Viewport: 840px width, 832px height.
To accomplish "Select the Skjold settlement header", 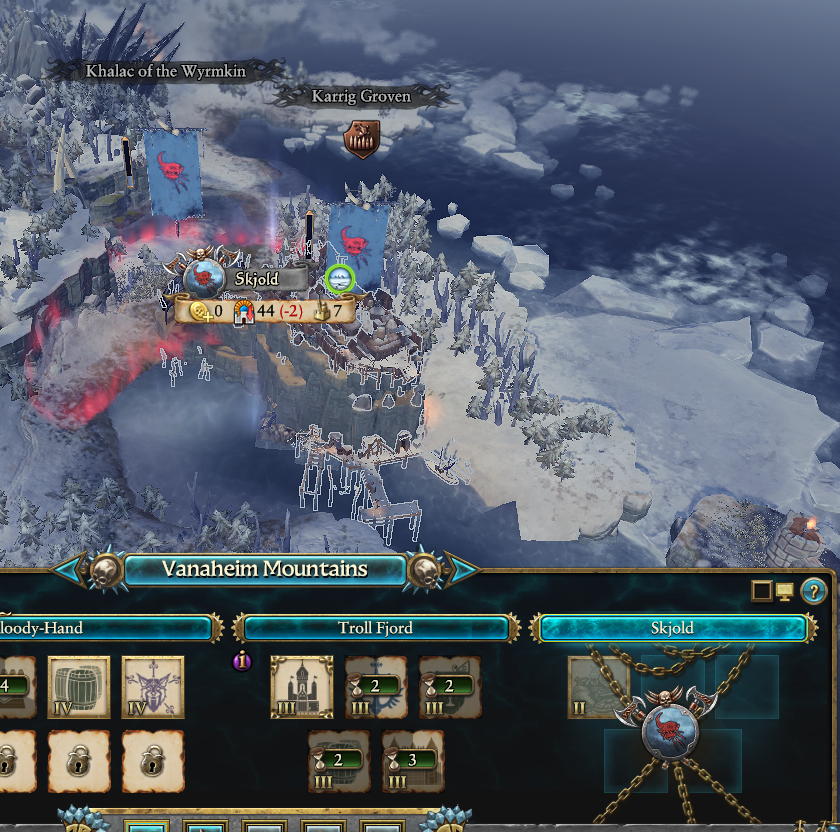I will tap(671, 628).
